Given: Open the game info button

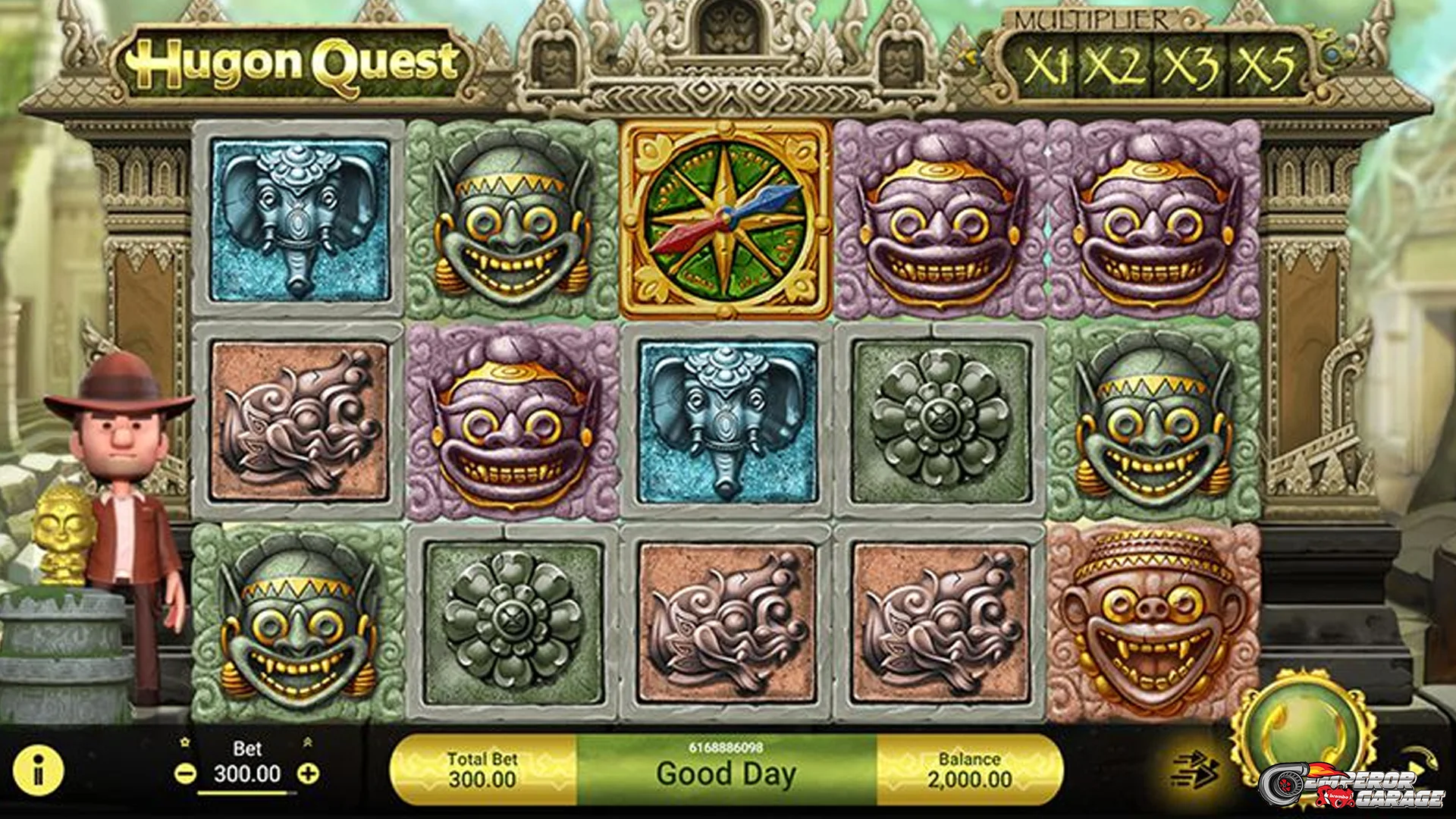Looking at the screenshot, I should [x=38, y=771].
